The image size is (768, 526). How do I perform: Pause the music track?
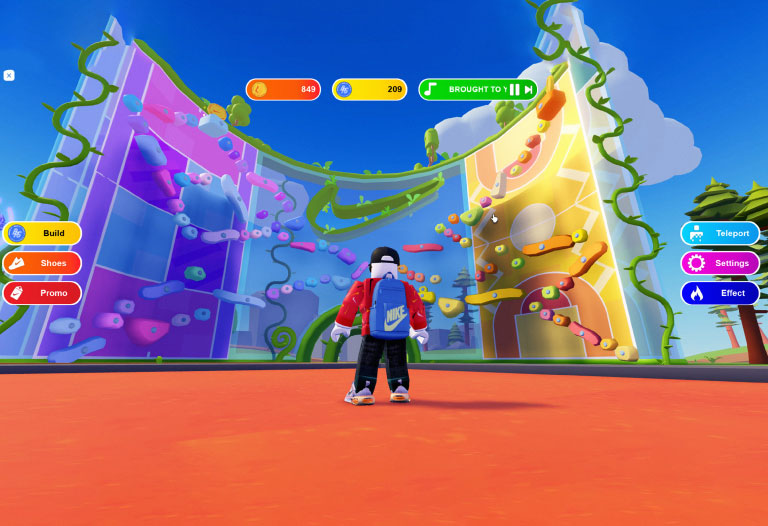pyautogui.click(x=516, y=90)
